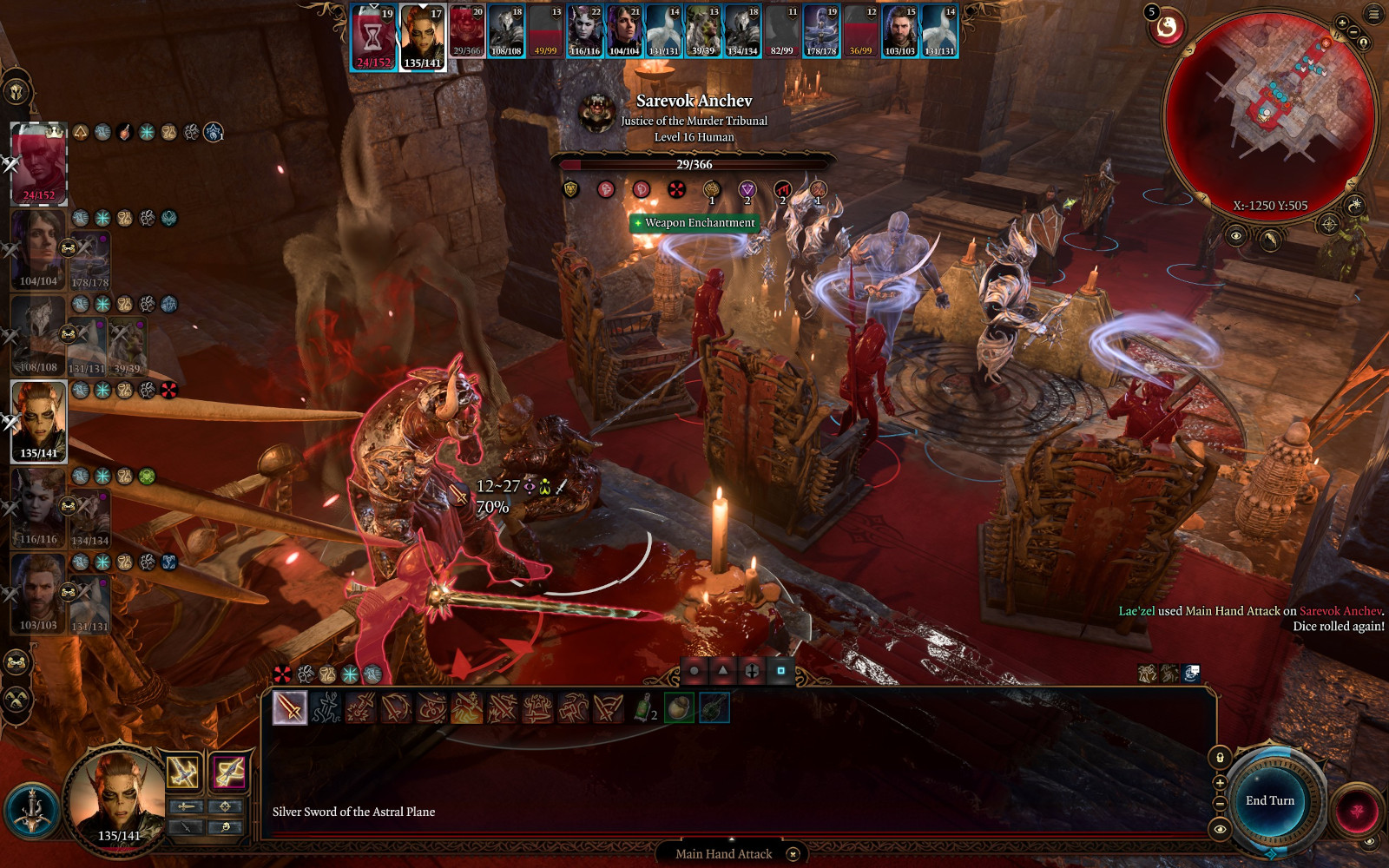Screen dimensions: 1389x868
Task: Select melee weapon set slot
Action: click(x=183, y=772)
